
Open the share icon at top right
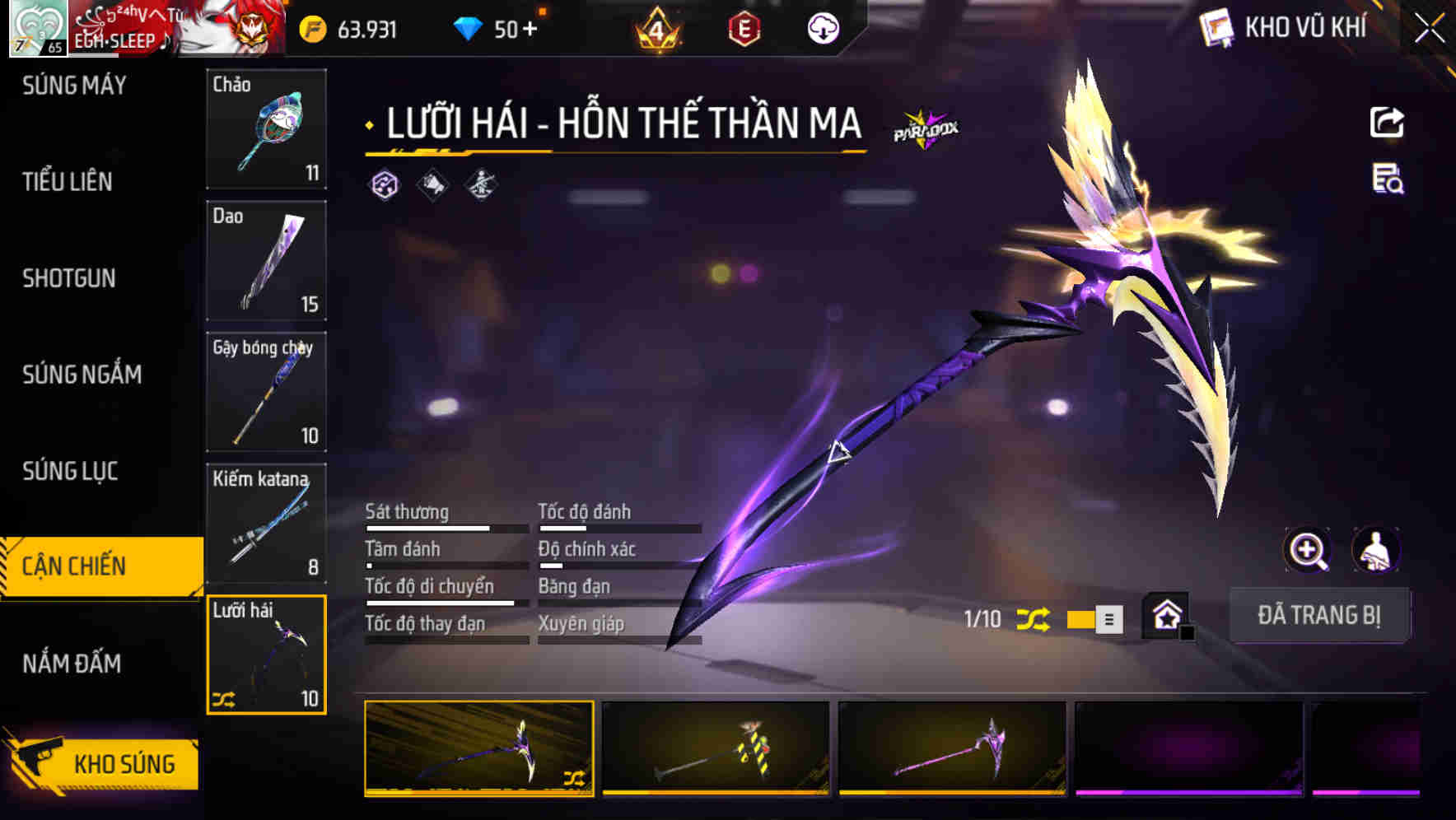(1388, 122)
